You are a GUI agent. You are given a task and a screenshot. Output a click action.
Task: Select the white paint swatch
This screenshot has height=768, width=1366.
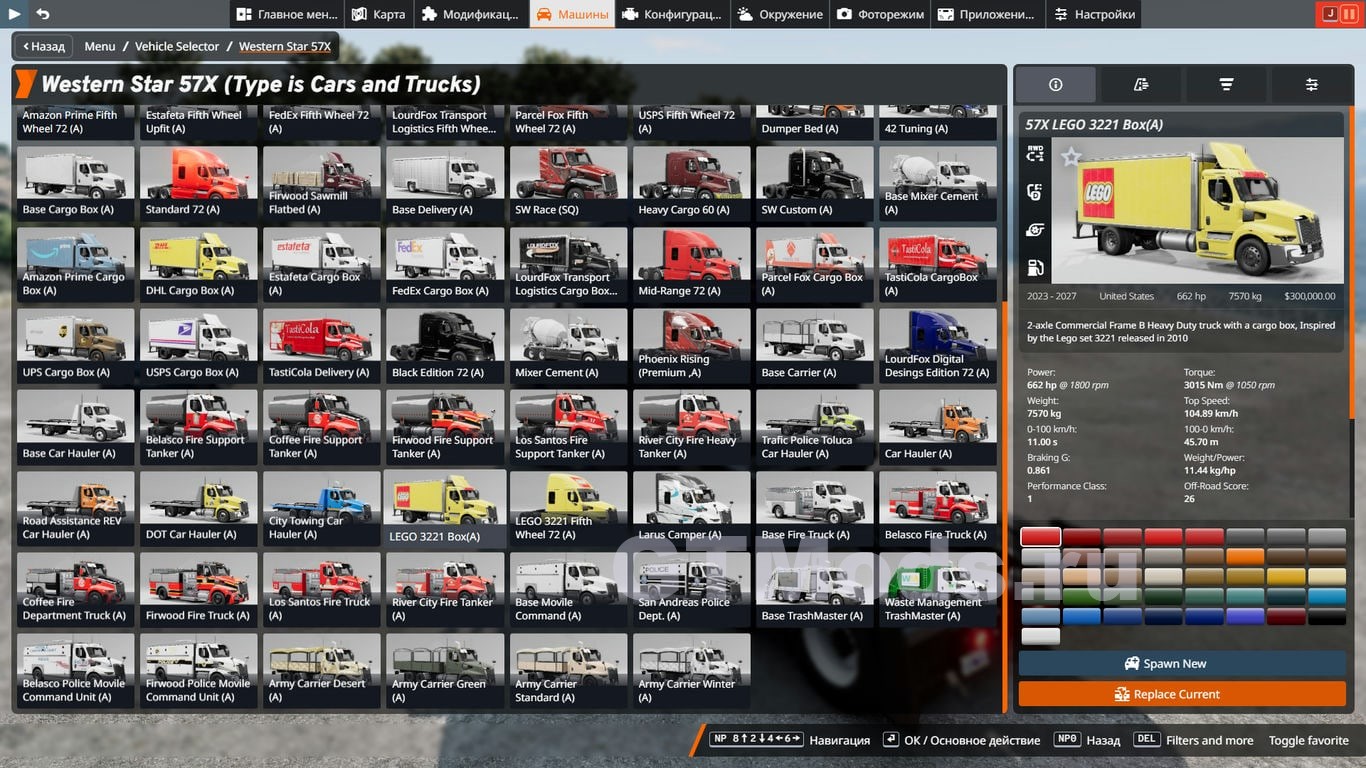[x=1040, y=636]
